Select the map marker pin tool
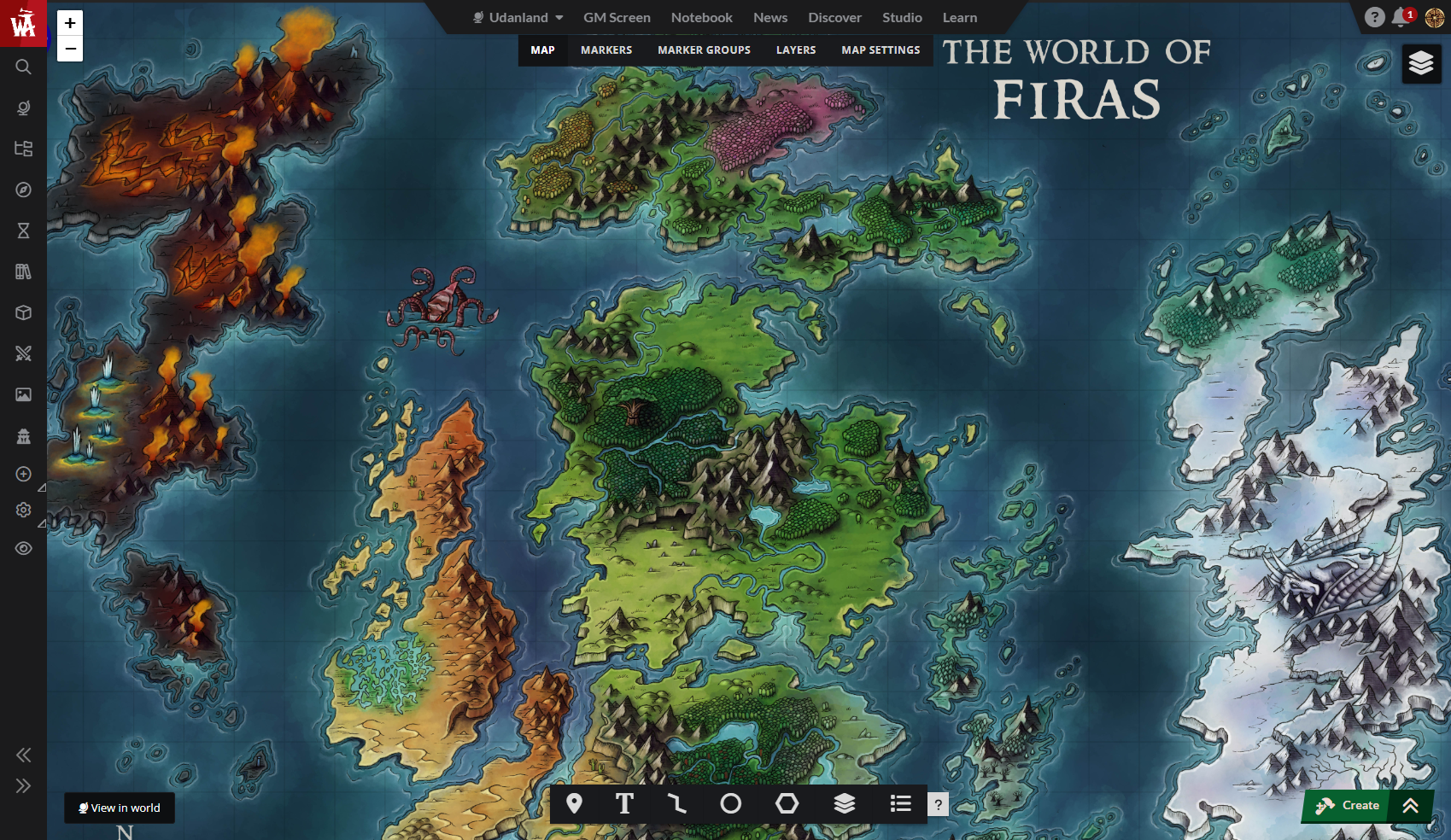 tap(573, 803)
